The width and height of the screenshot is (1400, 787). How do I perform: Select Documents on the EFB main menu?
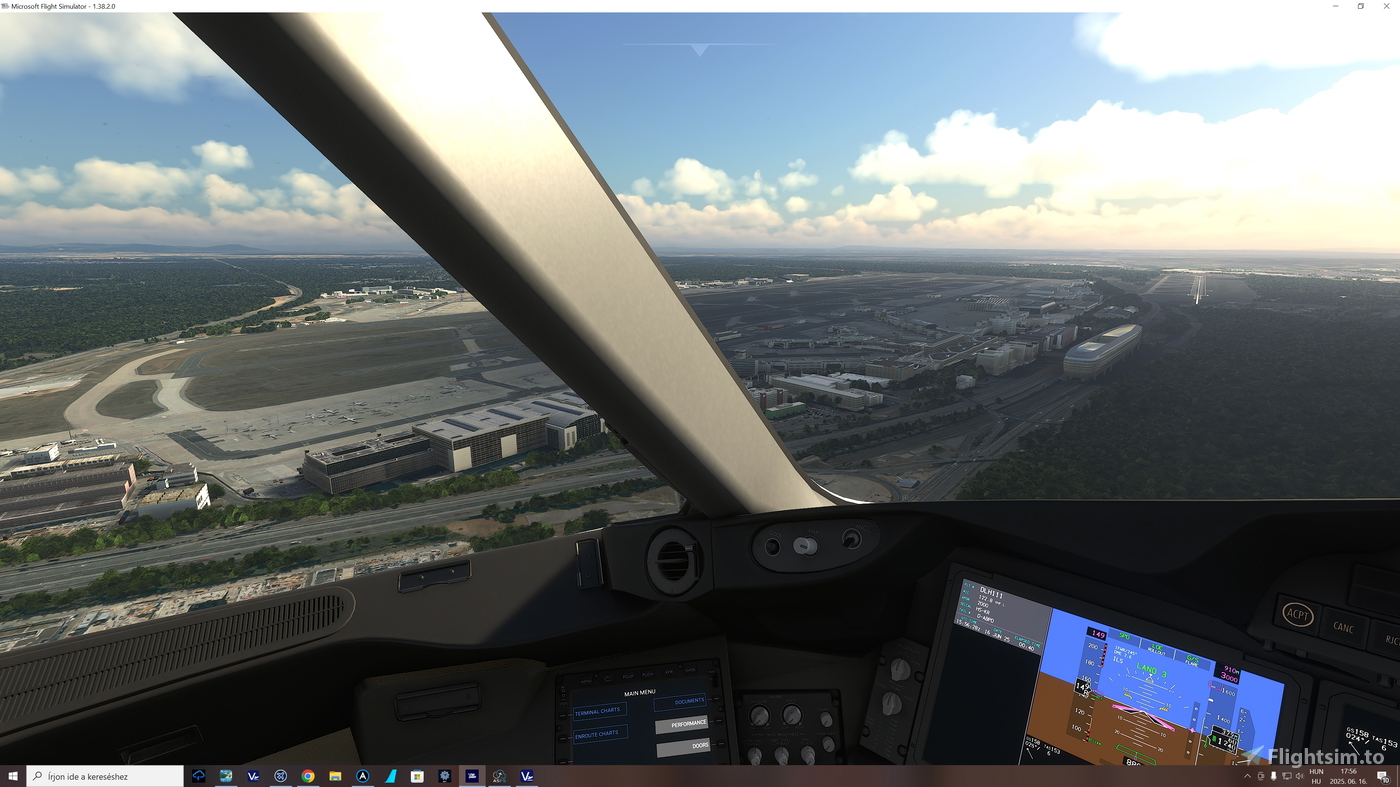pyautogui.click(x=681, y=701)
